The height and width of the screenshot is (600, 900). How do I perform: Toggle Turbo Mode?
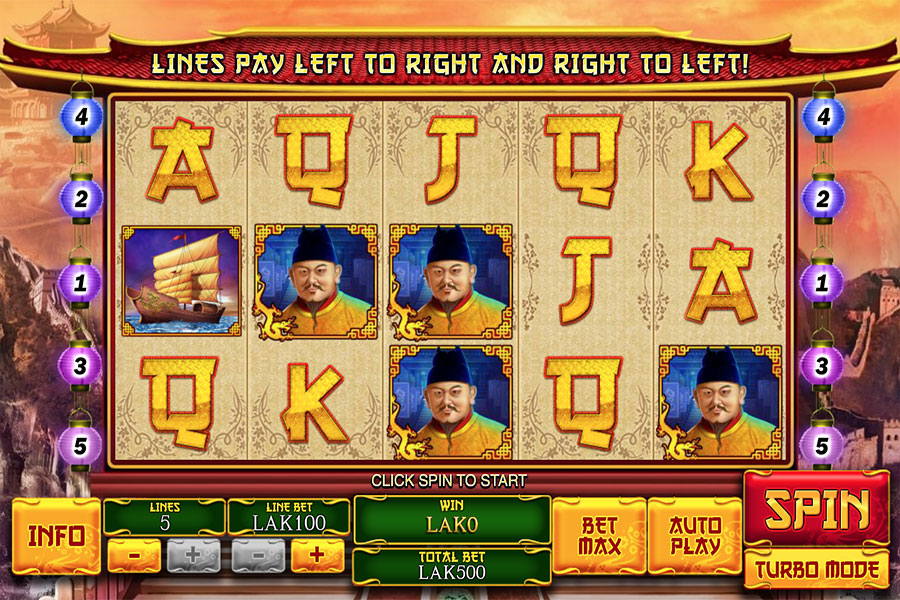click(816, 570)
